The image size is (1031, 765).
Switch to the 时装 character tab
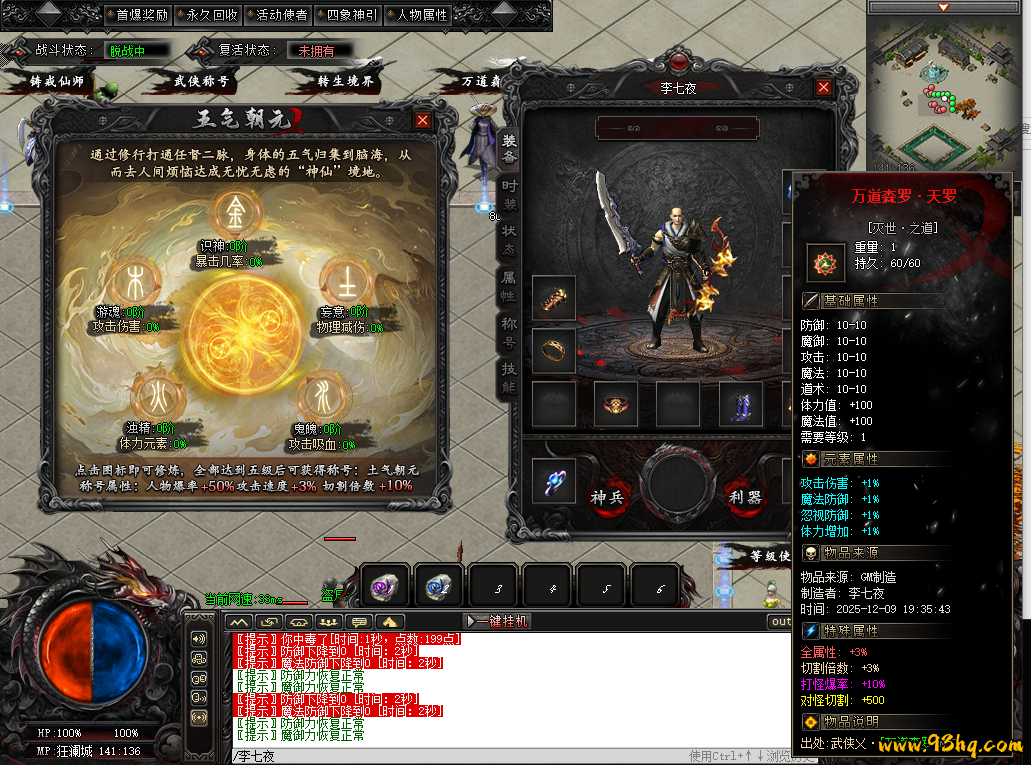[510, 197]
